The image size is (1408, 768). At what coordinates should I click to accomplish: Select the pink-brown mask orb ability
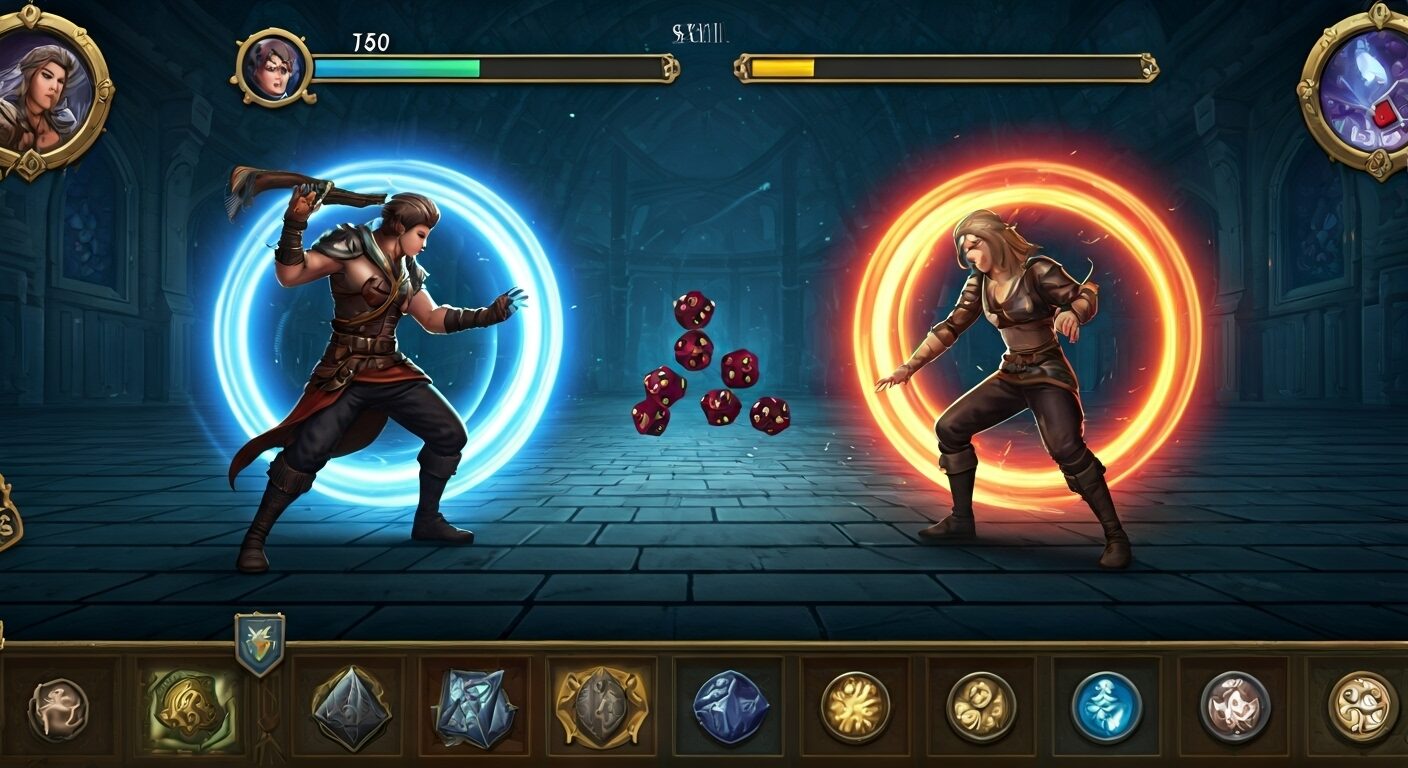(x=1235, y=706)
